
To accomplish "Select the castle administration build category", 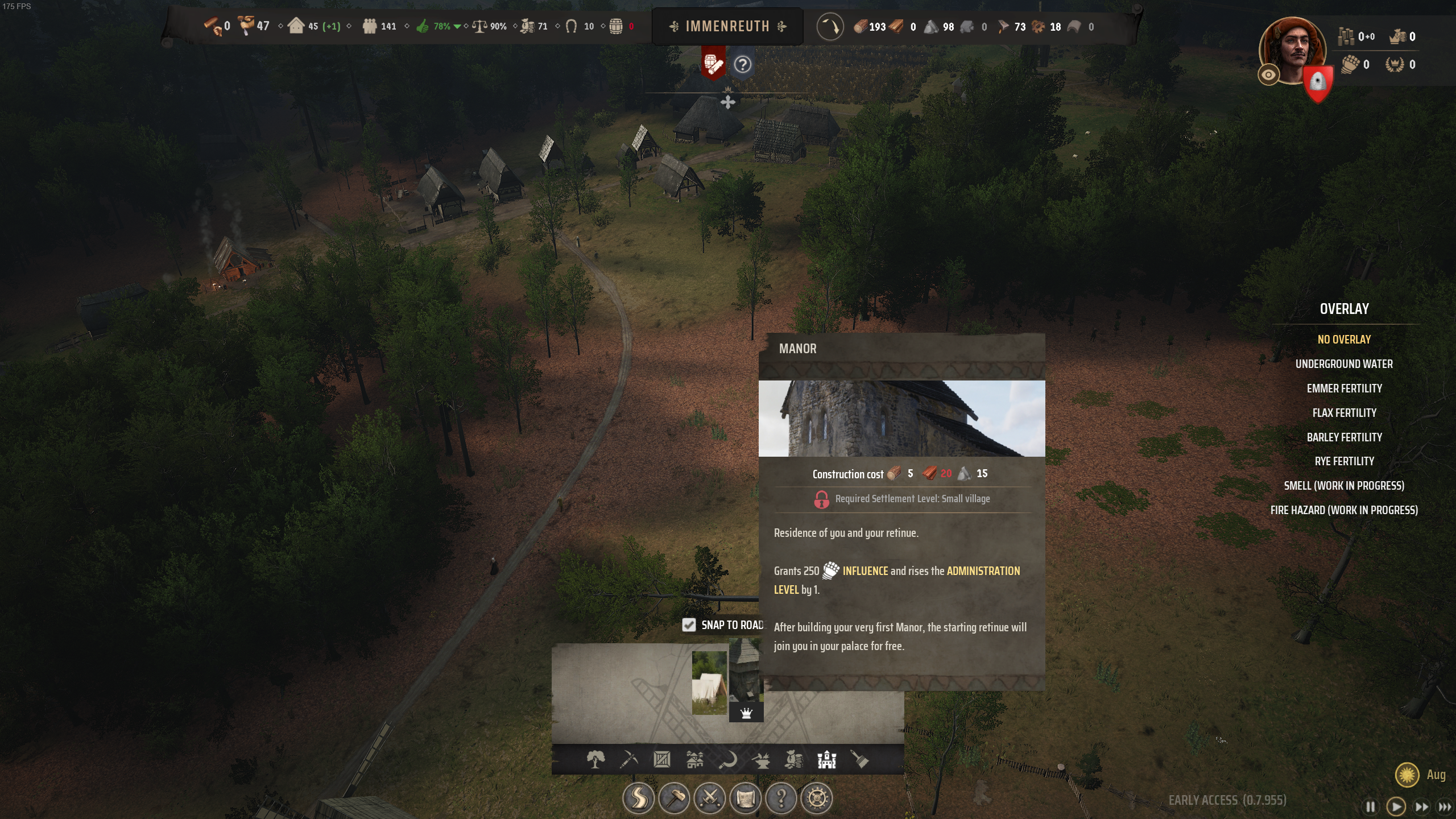I will pos(826,759).
